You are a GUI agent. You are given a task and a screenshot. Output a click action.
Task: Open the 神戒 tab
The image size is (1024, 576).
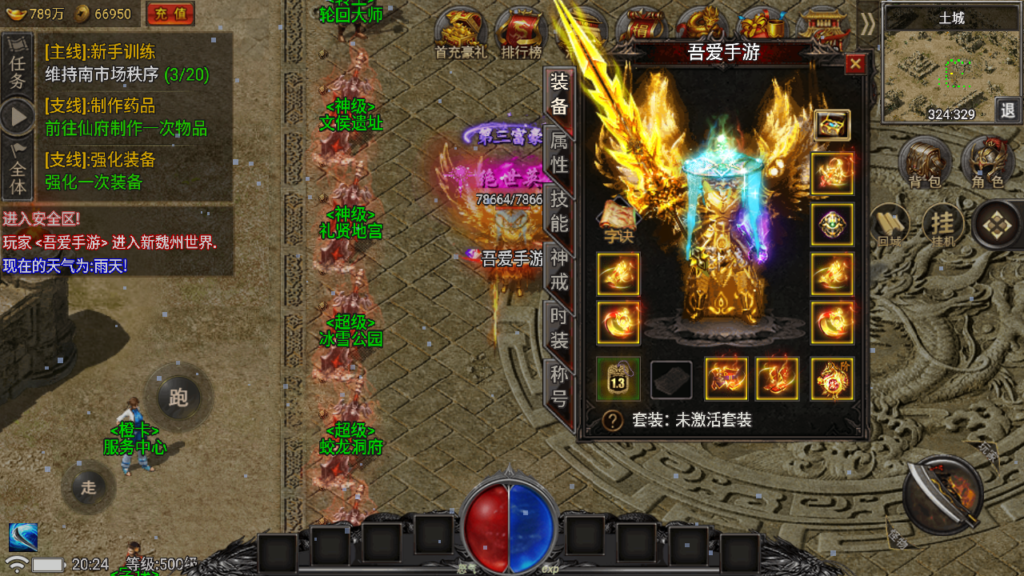coord(559,269)
